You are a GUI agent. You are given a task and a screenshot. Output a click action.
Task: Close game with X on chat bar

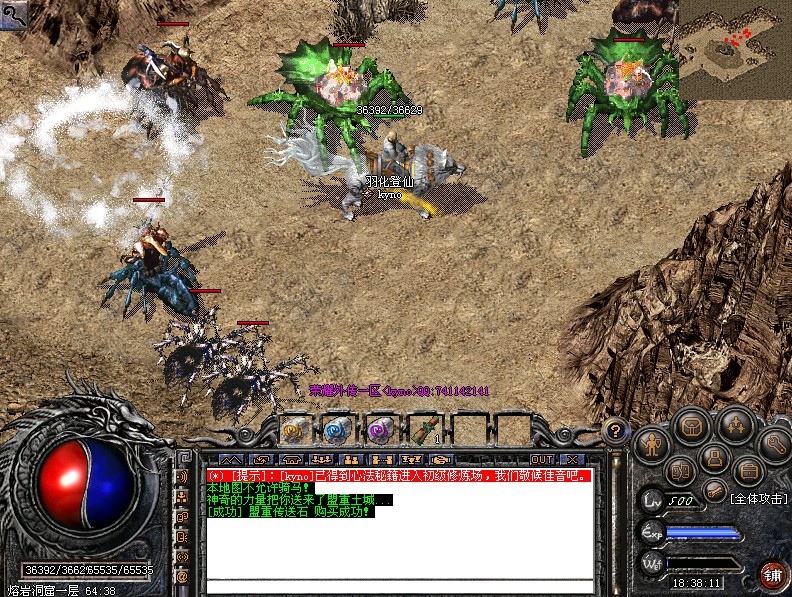pyautogui.click(x=572, y=459)
